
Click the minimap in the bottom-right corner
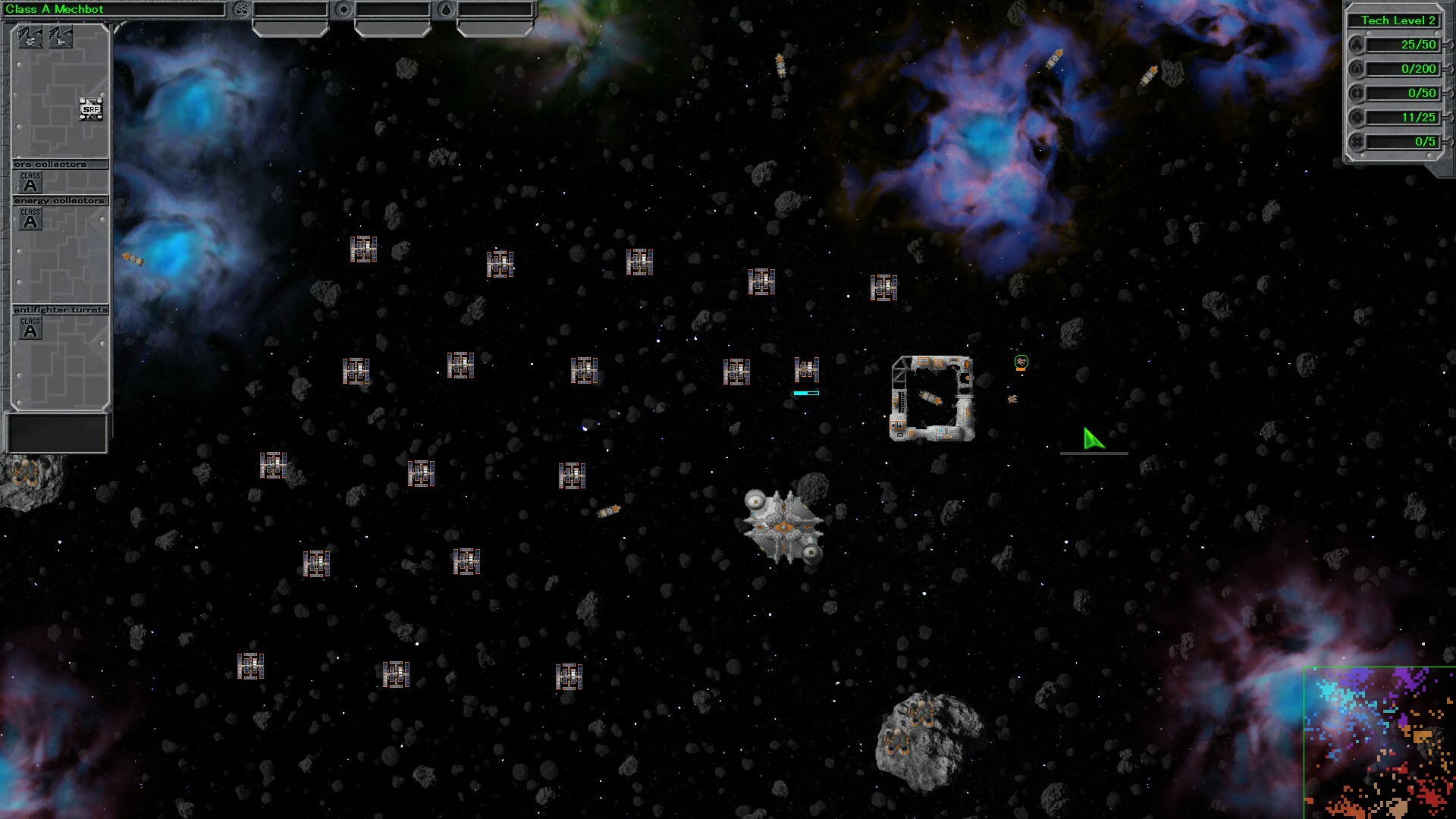tap(1380, 743)
